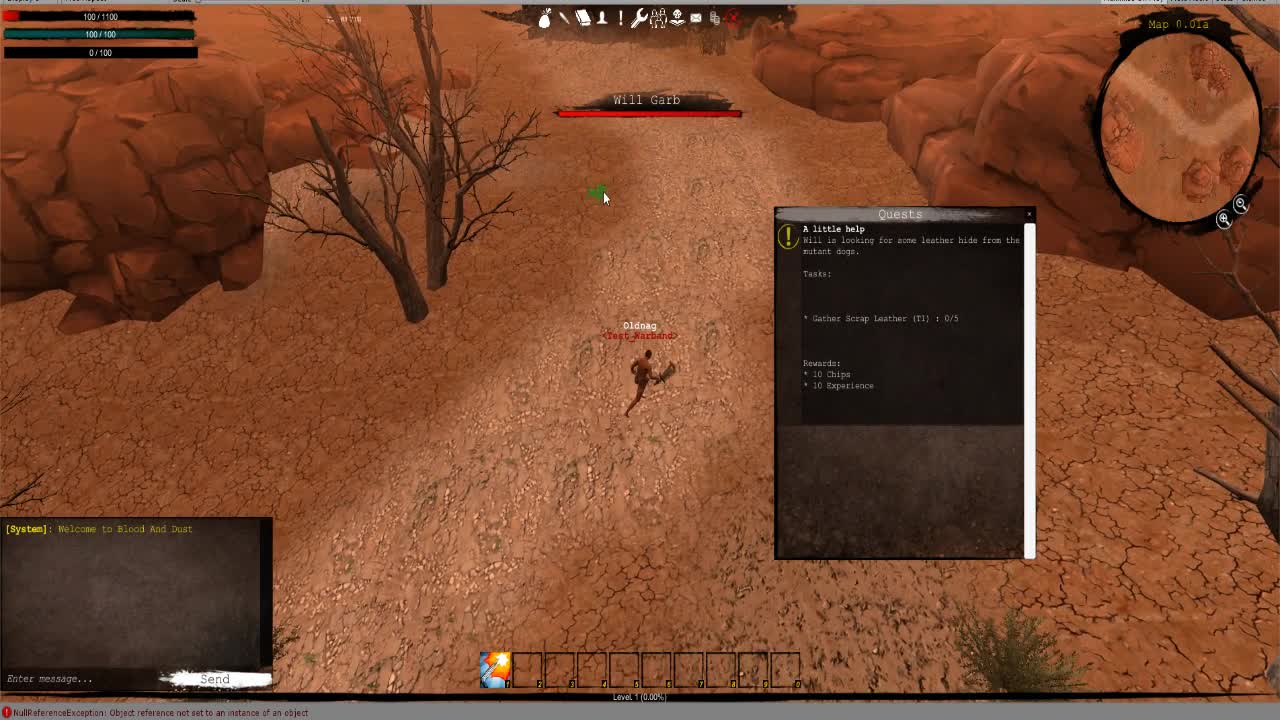This screenshot has height=720, width=1280.
Task: Toggle the Stats overlay
Action: coord(1226,3)
